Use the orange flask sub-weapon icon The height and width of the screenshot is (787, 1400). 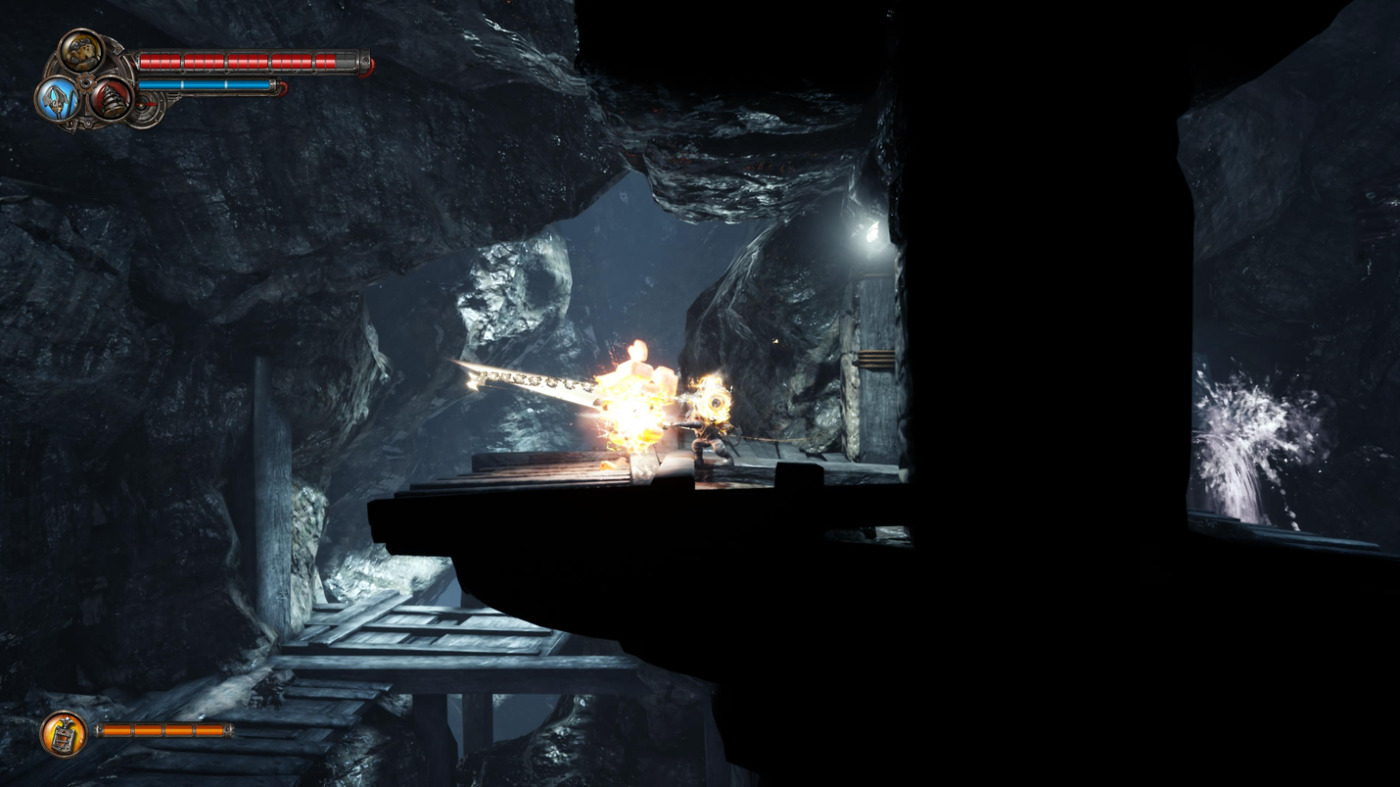[x=63, y=733]
